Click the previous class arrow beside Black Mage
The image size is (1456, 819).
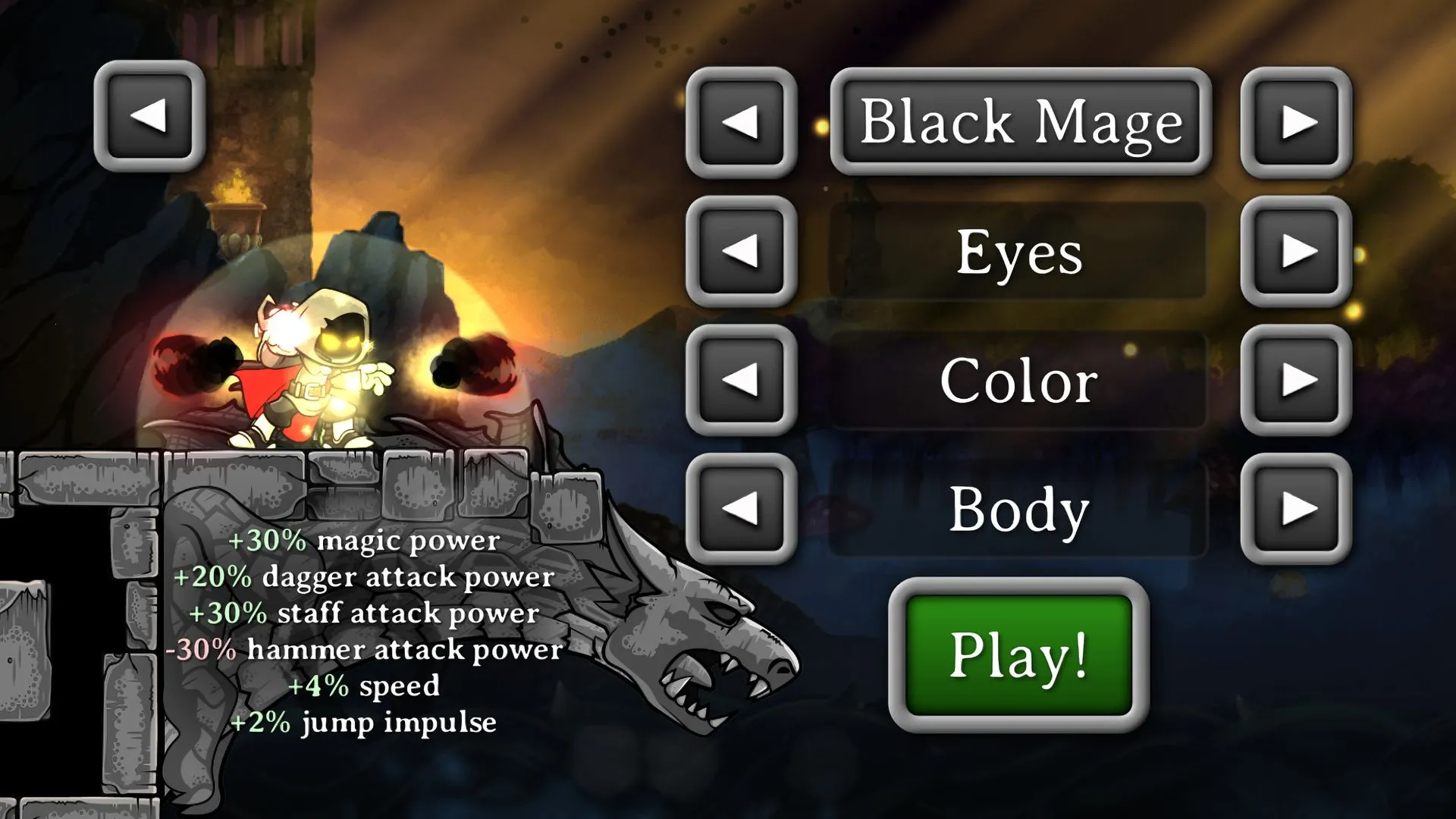742,124
